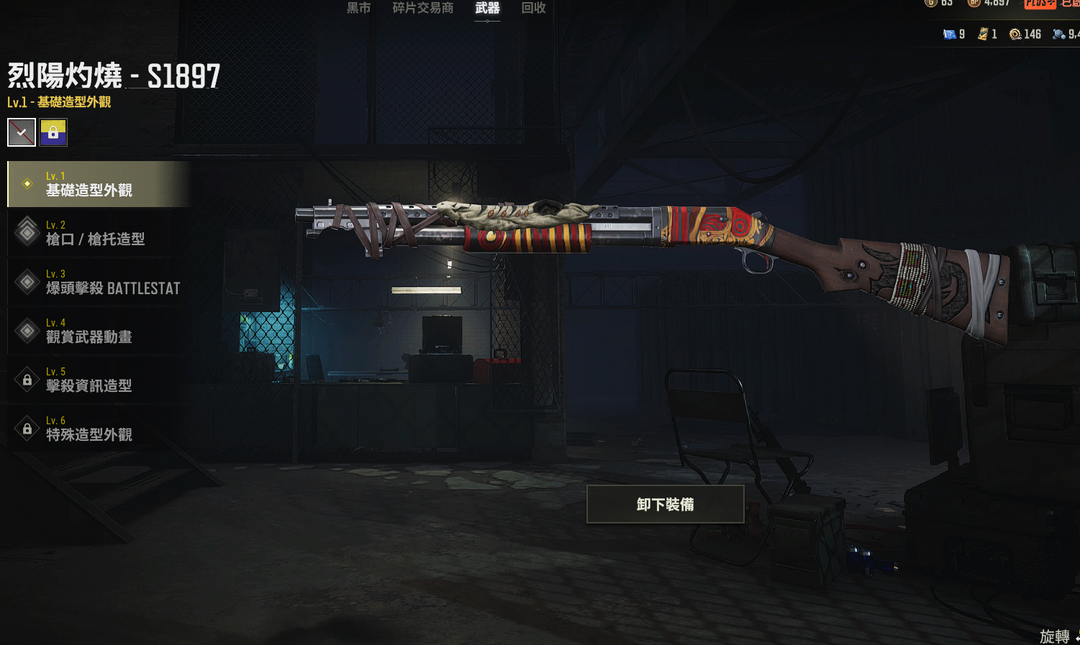
Task: Select Lv. 1 基礎造型外觀 entry
Action: [96, 184]
